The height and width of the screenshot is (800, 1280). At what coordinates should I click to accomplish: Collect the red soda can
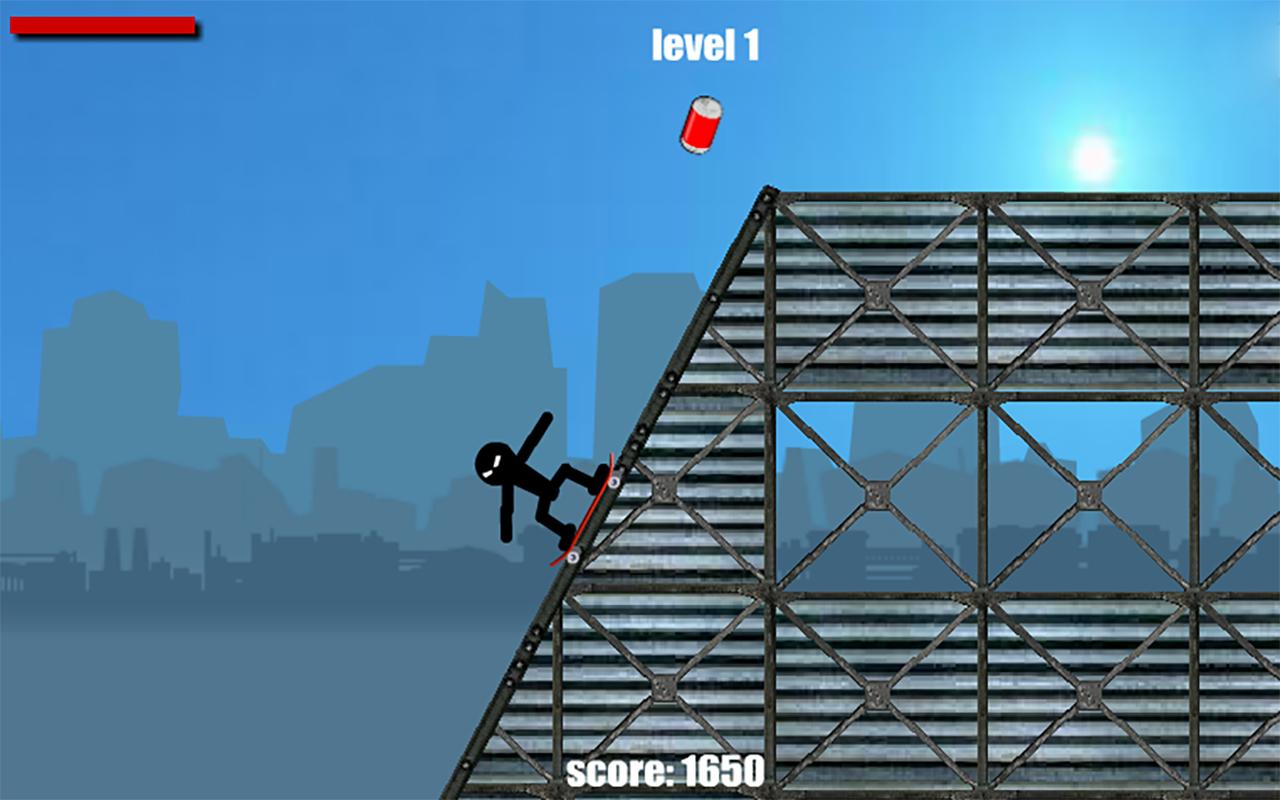(703, 126)
